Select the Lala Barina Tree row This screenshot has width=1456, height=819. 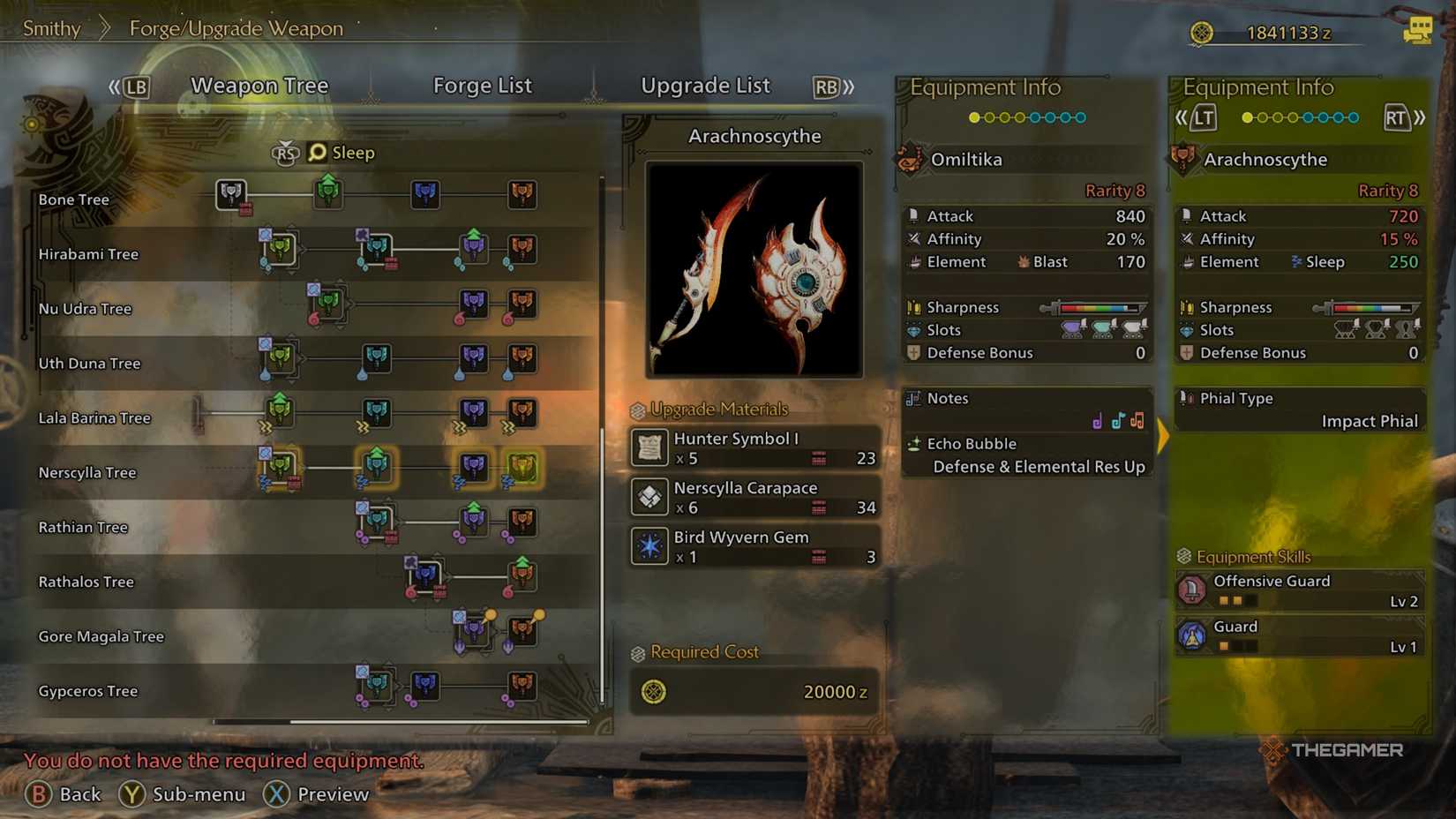tap(94, 418)
